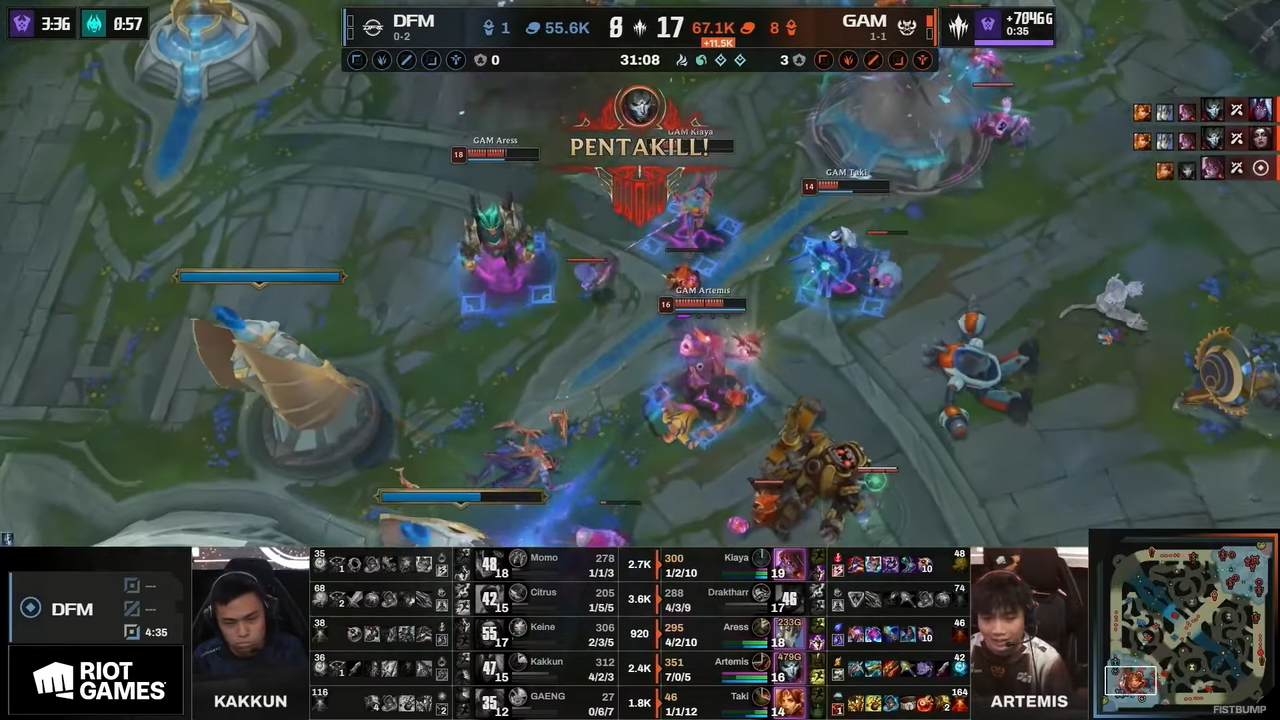Click the crossed swords icon in the kill feed
The width and height of the screenshot is (1280, 720).
click(x=1236, y=111)
